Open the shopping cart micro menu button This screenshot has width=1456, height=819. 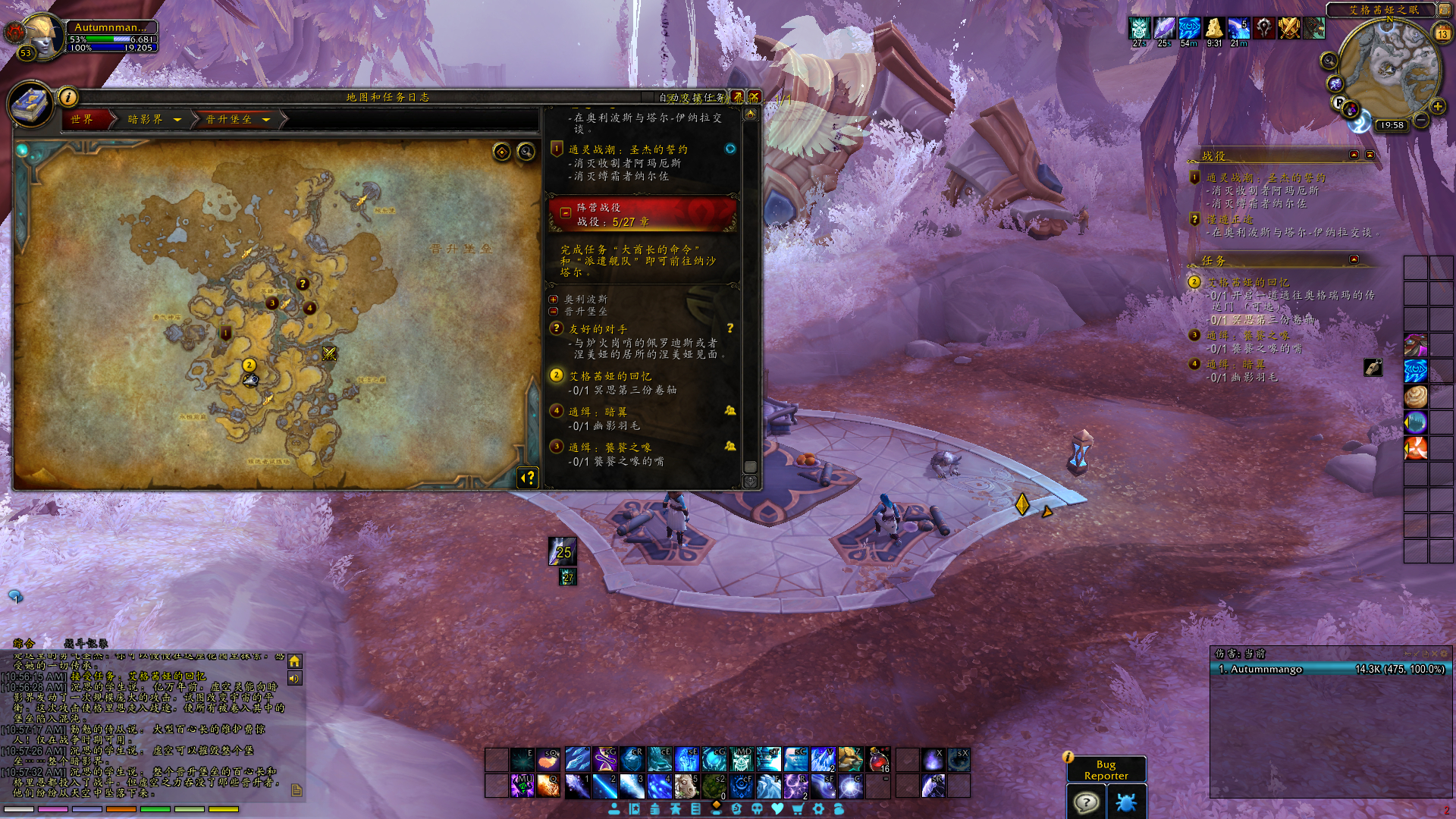[x=798, y=809]
